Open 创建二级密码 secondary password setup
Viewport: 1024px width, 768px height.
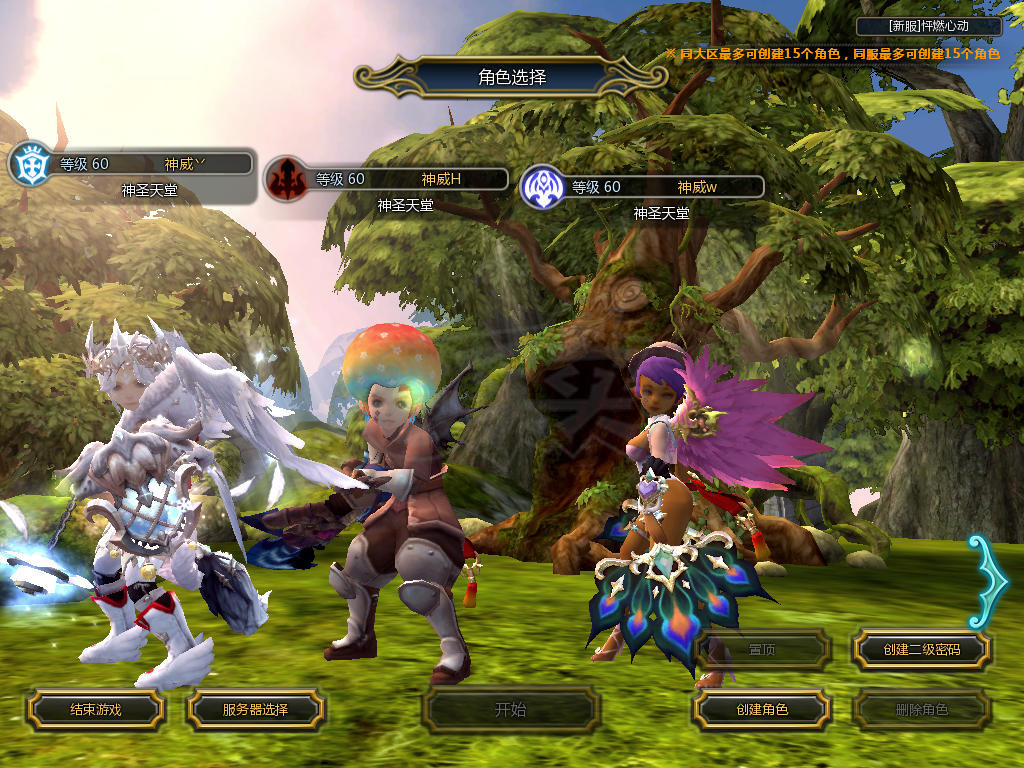(921, 649)
